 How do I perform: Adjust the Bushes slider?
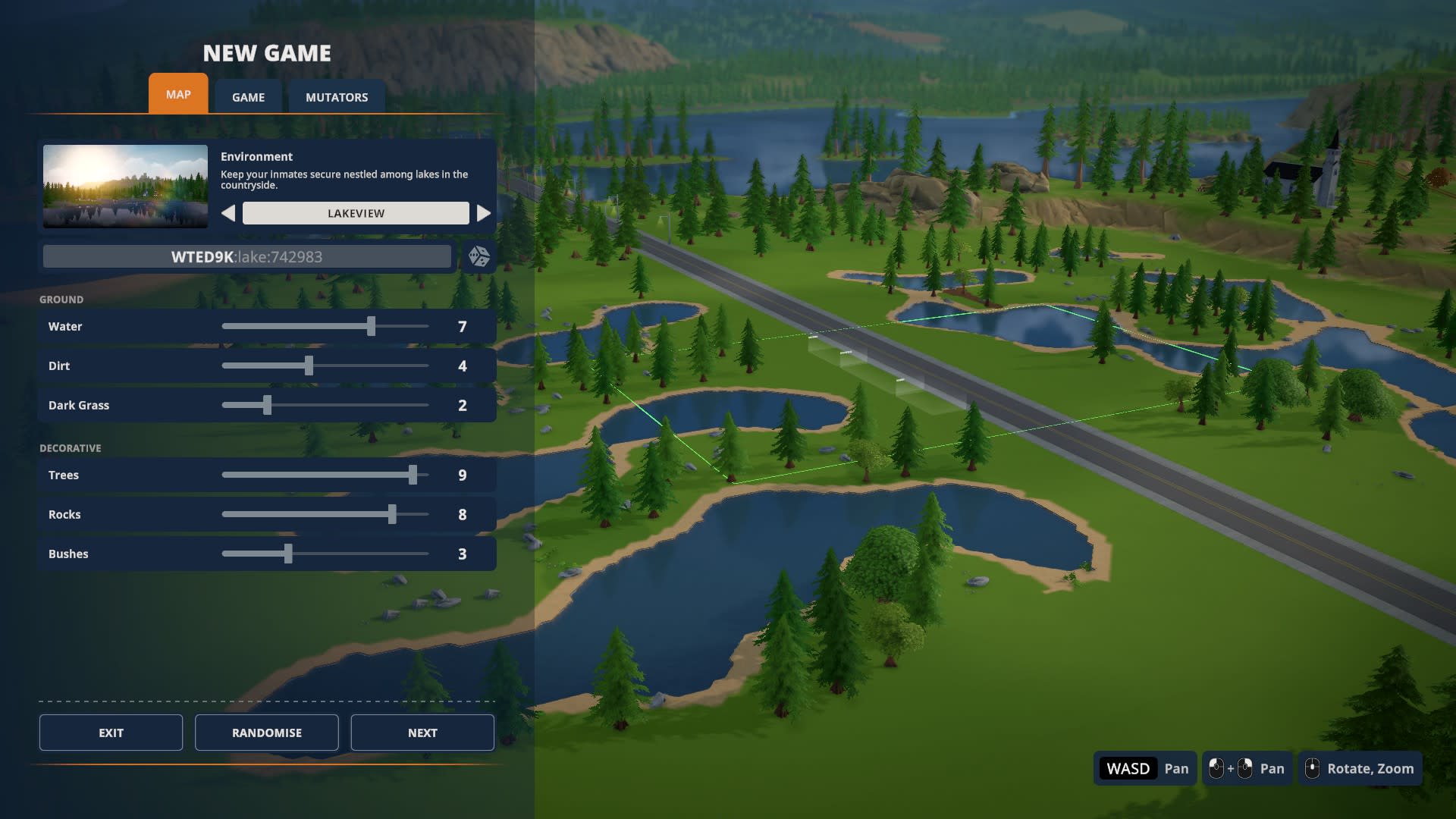point(288,554)
